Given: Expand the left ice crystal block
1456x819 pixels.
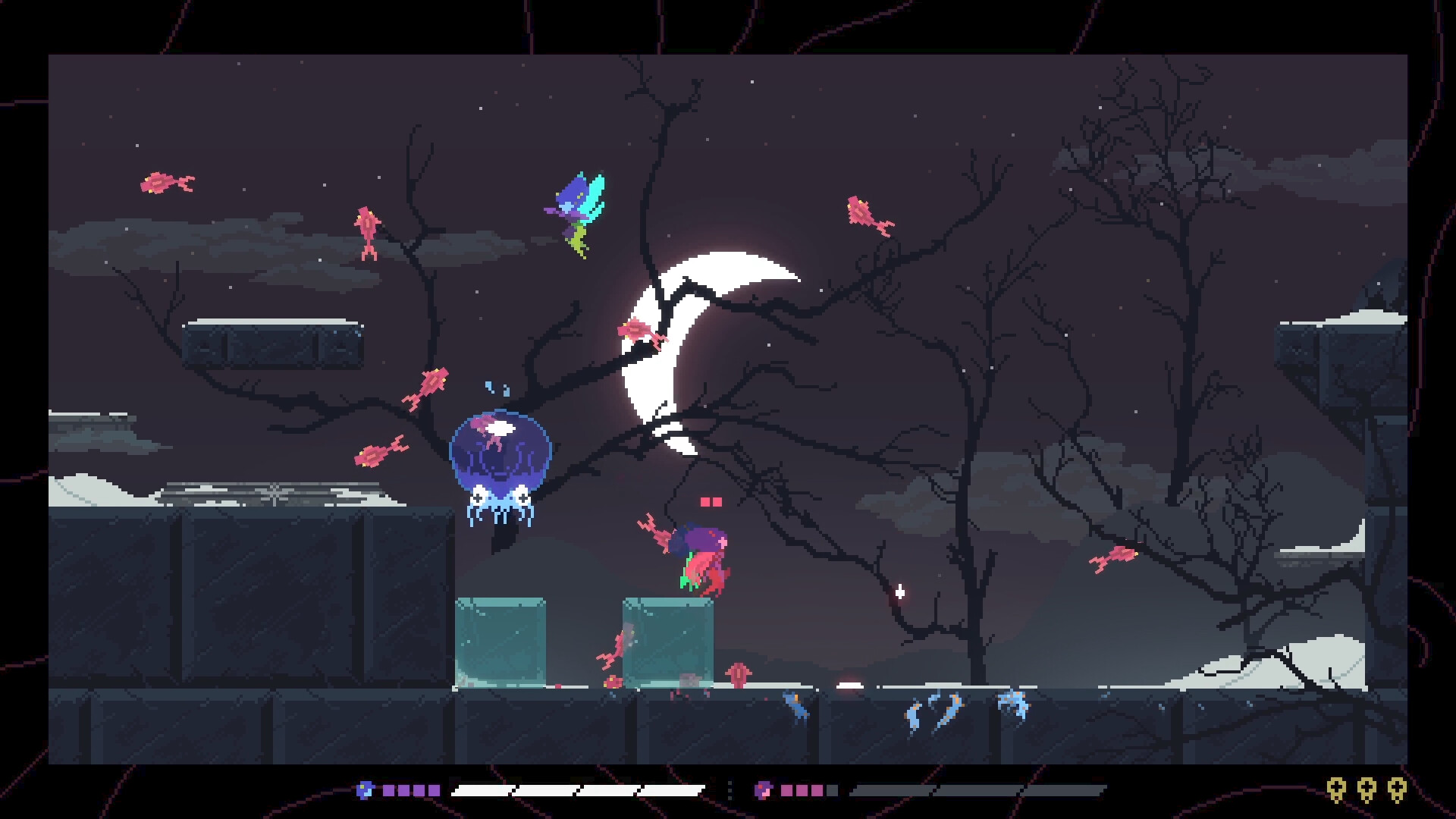Looking at the screenshot, I should (x=500, y=641).
